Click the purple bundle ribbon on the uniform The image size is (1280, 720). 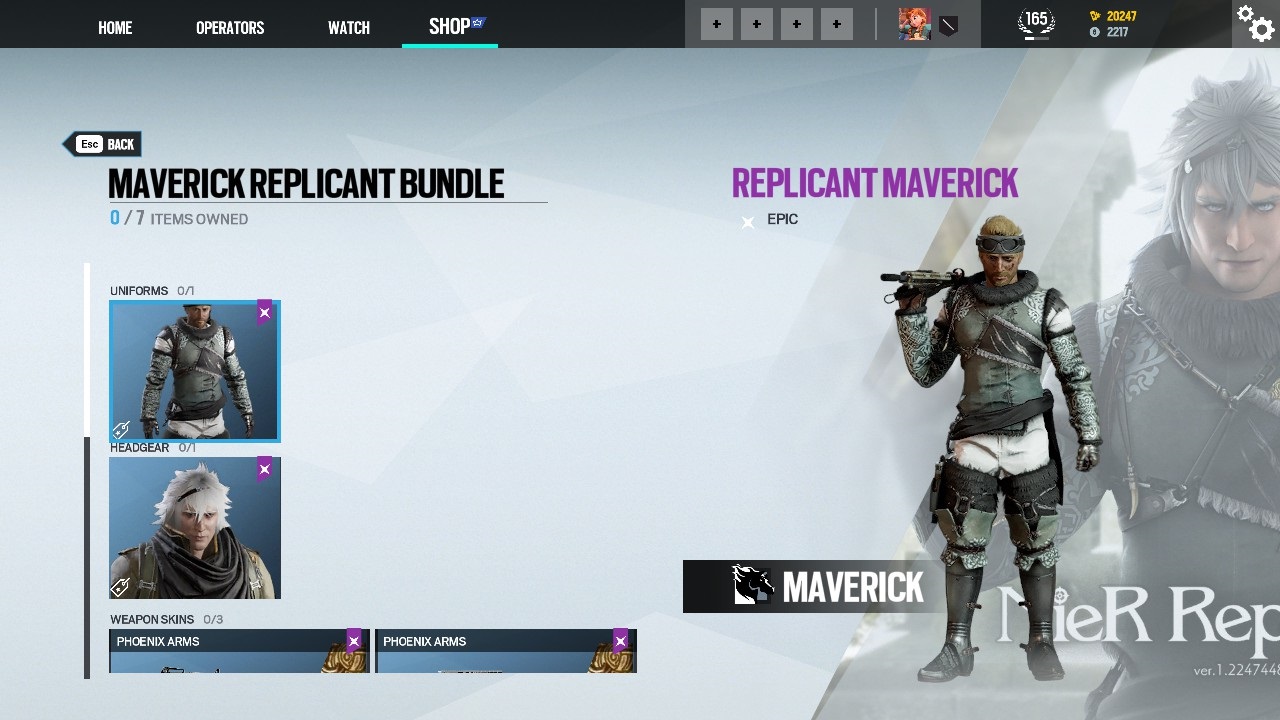pos(265,312)
